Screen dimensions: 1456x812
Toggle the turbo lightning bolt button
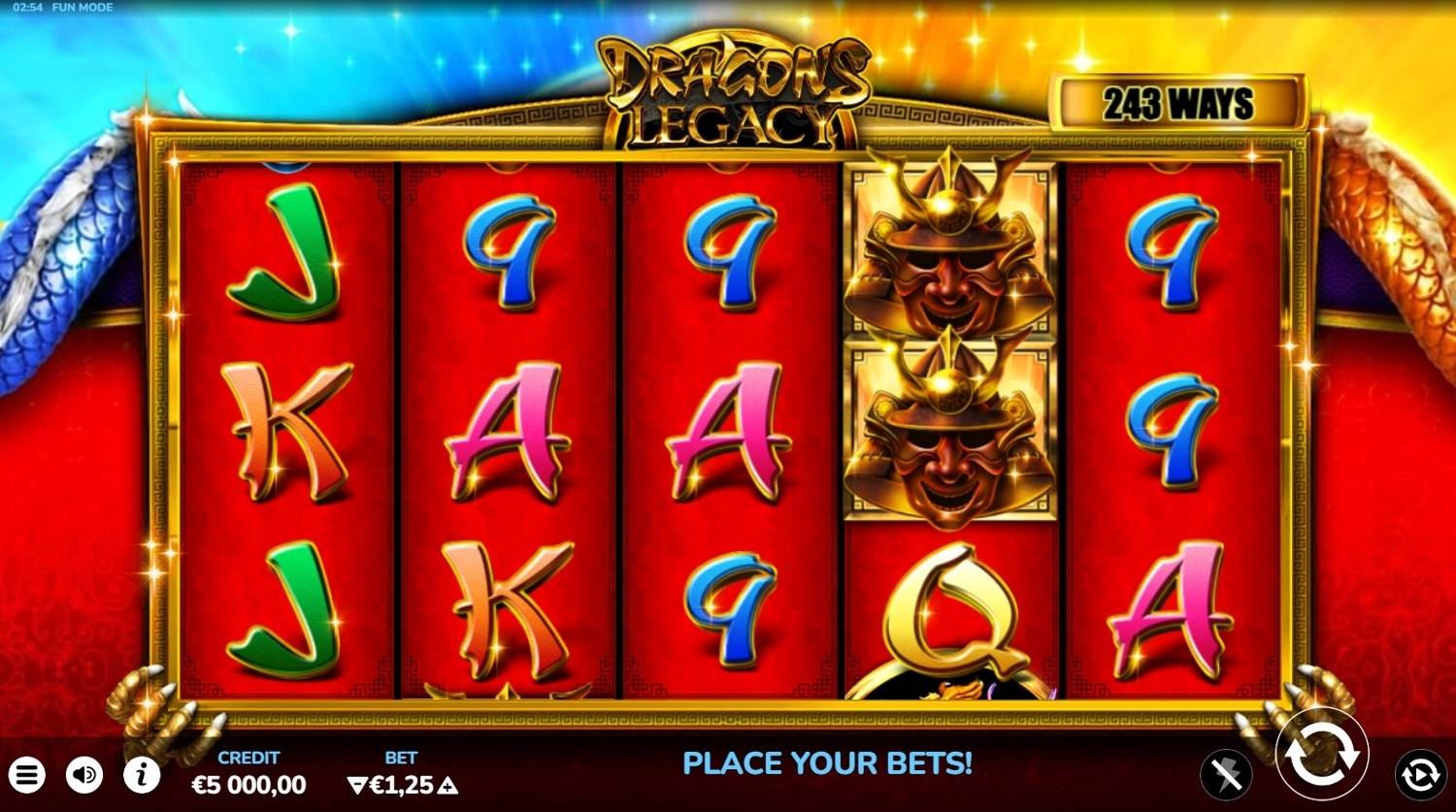pyautogui.click(x=1226, y=774)
